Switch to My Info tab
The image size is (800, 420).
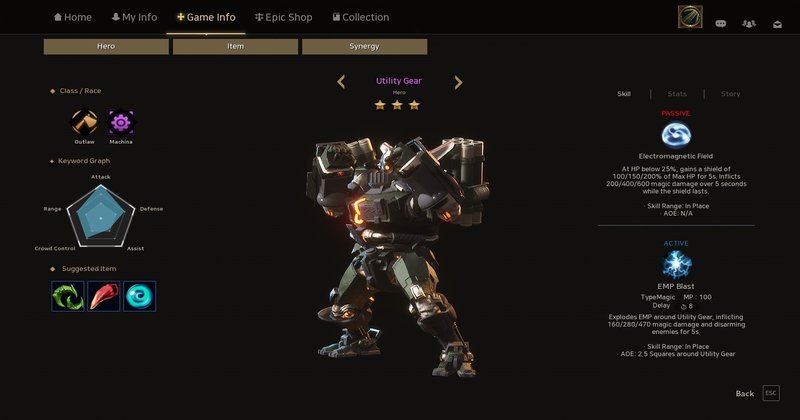coord(134,17)
